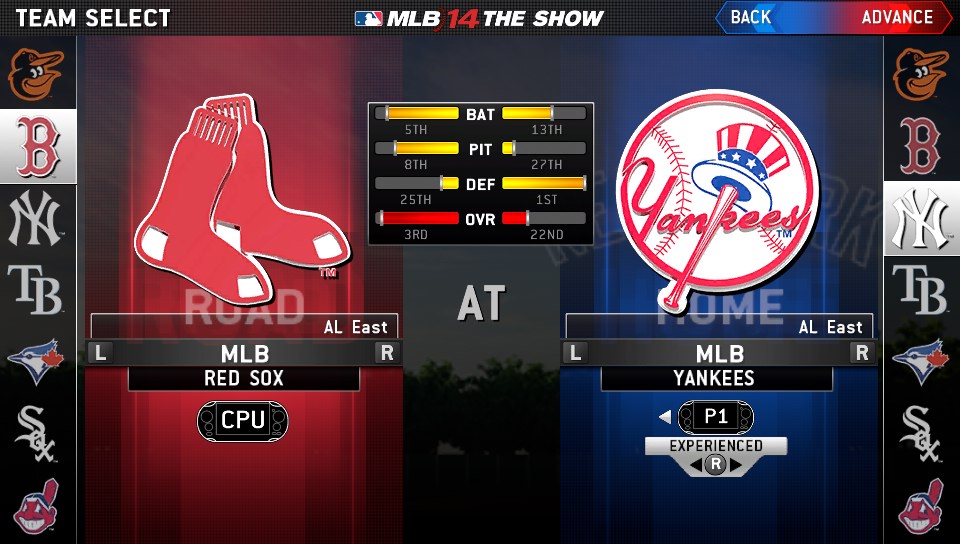The width and height of the screenshot is (960, 544).
Task: Click the CPU controller icon under Red Sox
Action: click(242, 419)
